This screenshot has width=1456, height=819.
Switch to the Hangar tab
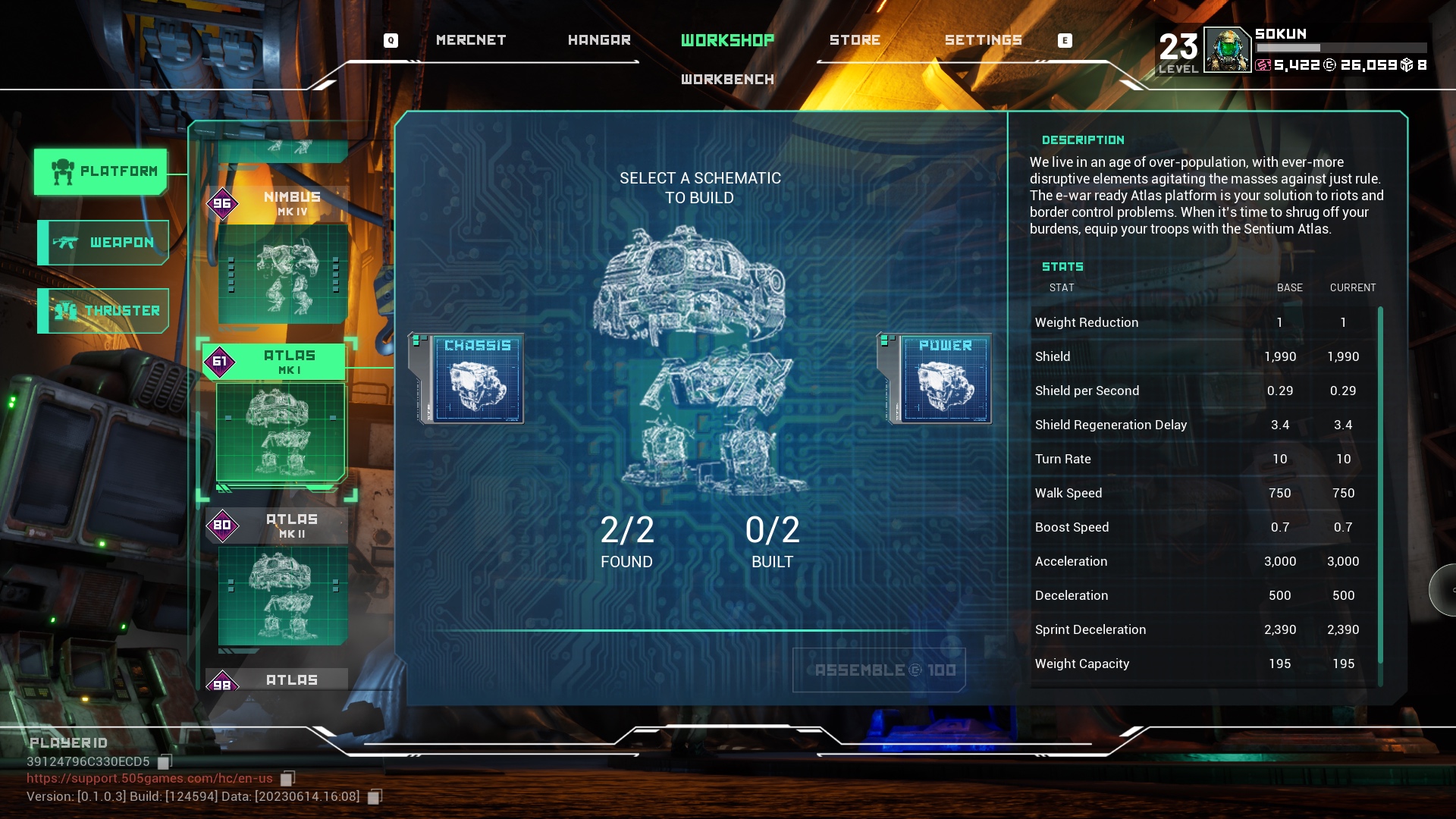pos(599,40)
